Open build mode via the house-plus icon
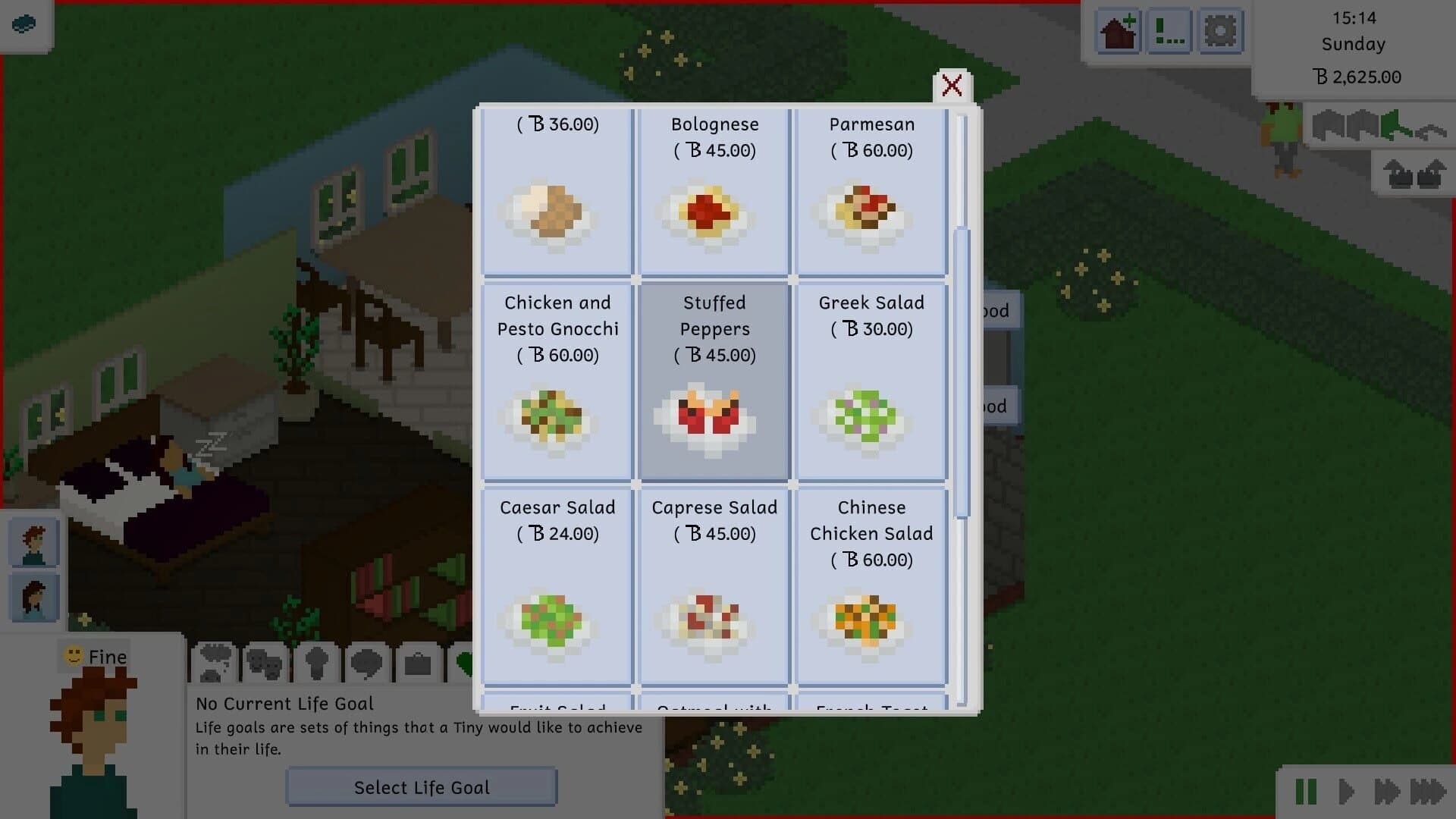Screen dimensions: 1456x819 [1117, 31]
